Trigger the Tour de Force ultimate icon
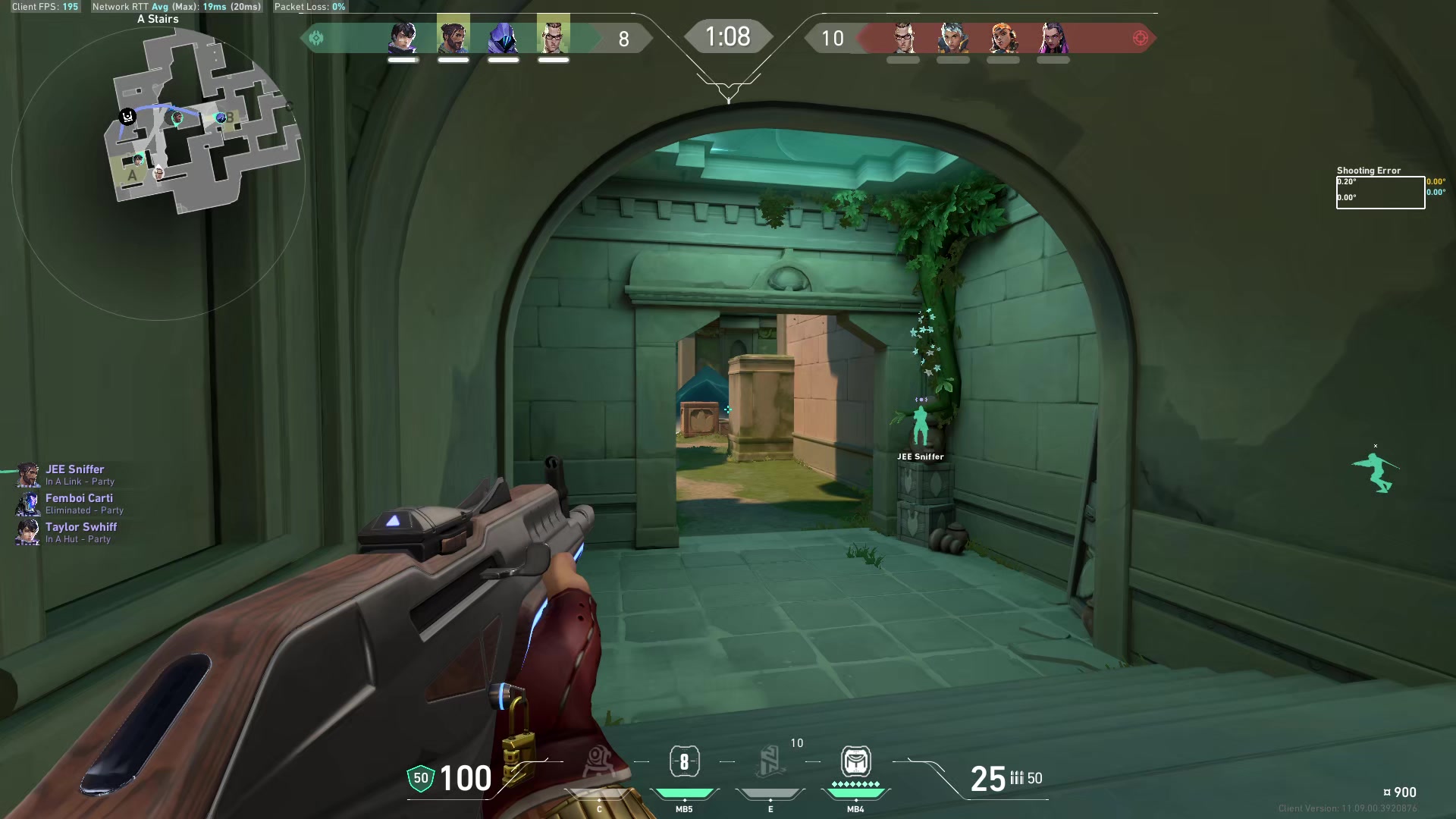1456x819 pixels. click(855, 762)
